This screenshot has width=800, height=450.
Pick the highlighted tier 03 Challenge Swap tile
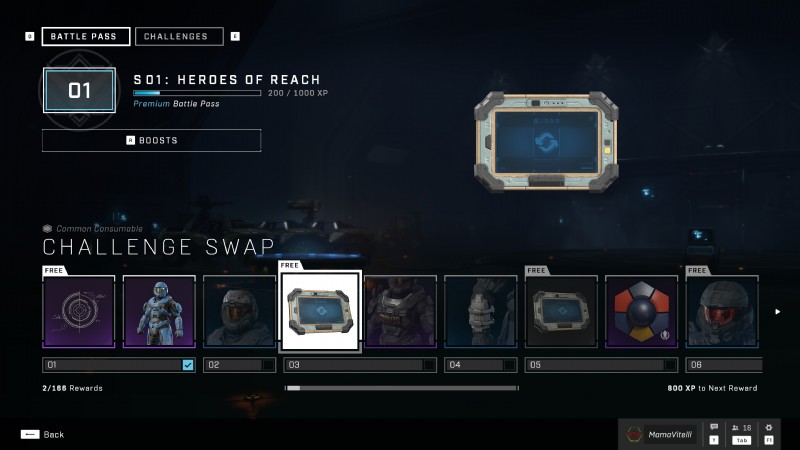pos(320,311)
